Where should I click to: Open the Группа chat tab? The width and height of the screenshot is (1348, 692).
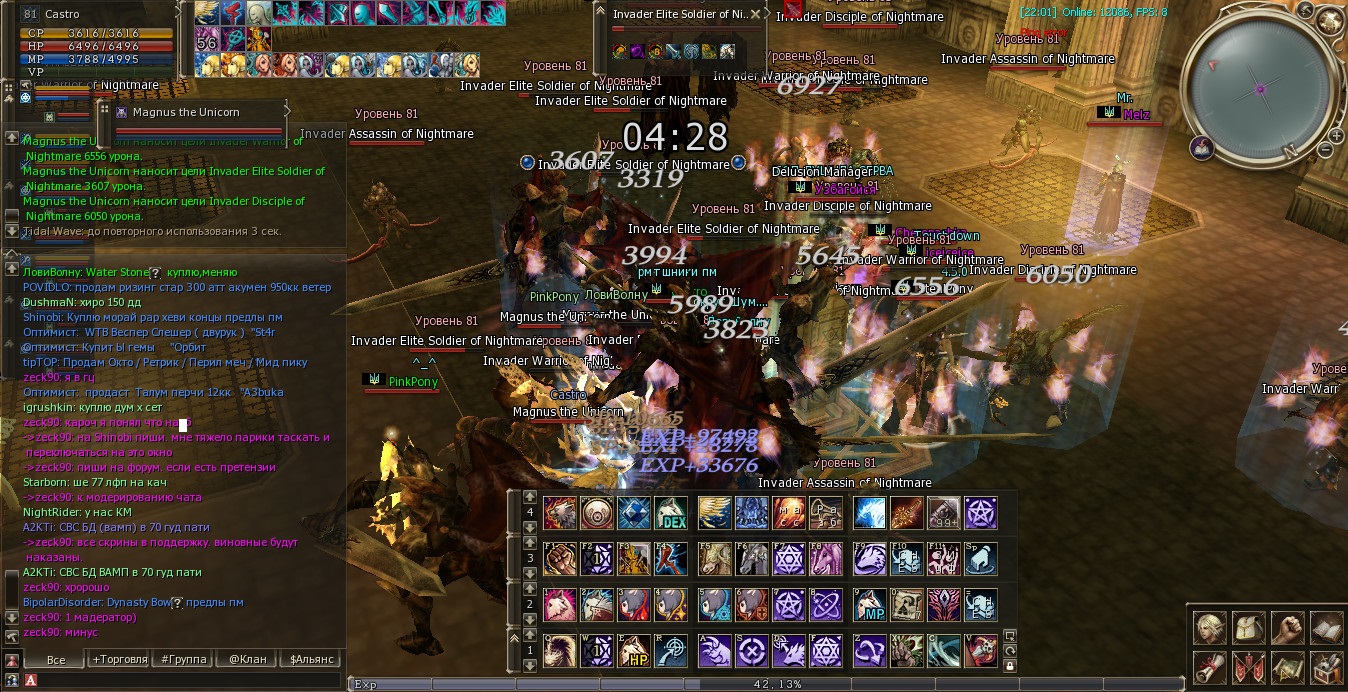(x=184, y=659)
